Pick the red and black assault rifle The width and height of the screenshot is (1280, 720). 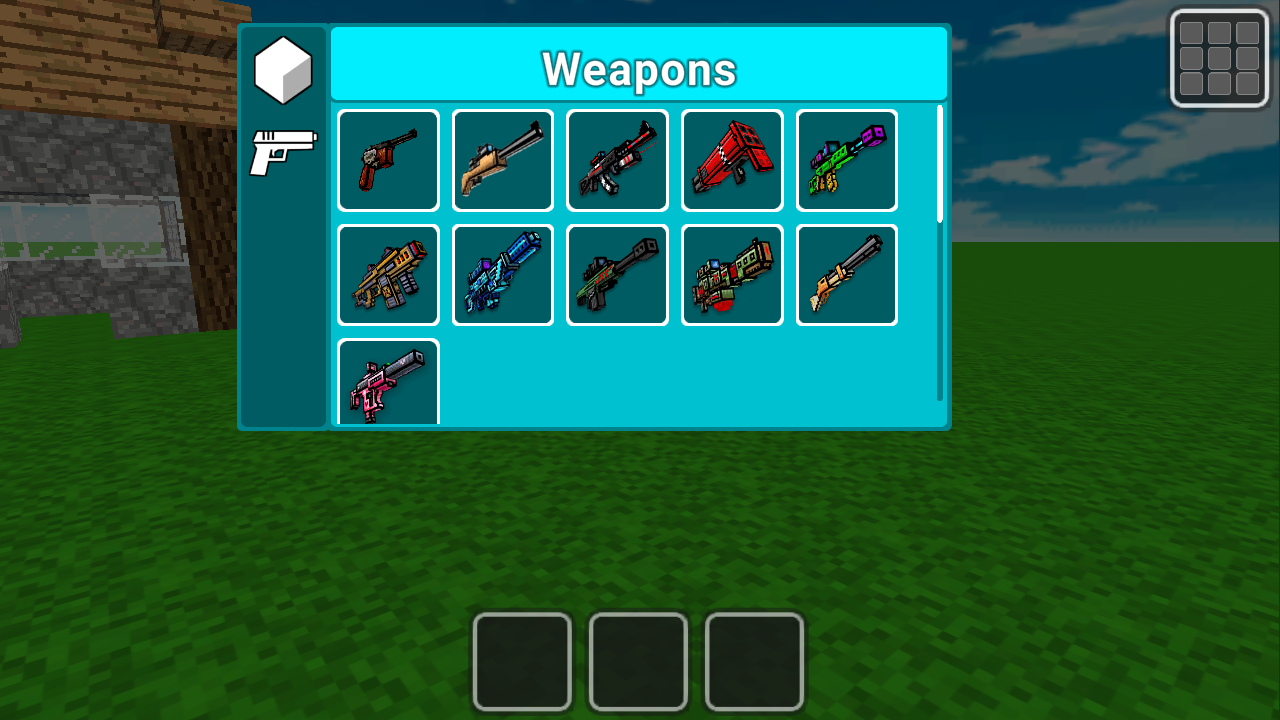617,160
